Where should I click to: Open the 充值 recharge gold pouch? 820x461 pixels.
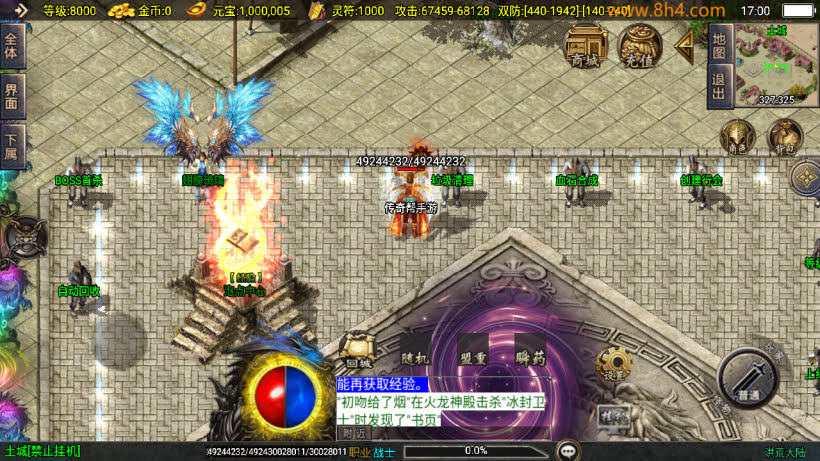point(639,46)
